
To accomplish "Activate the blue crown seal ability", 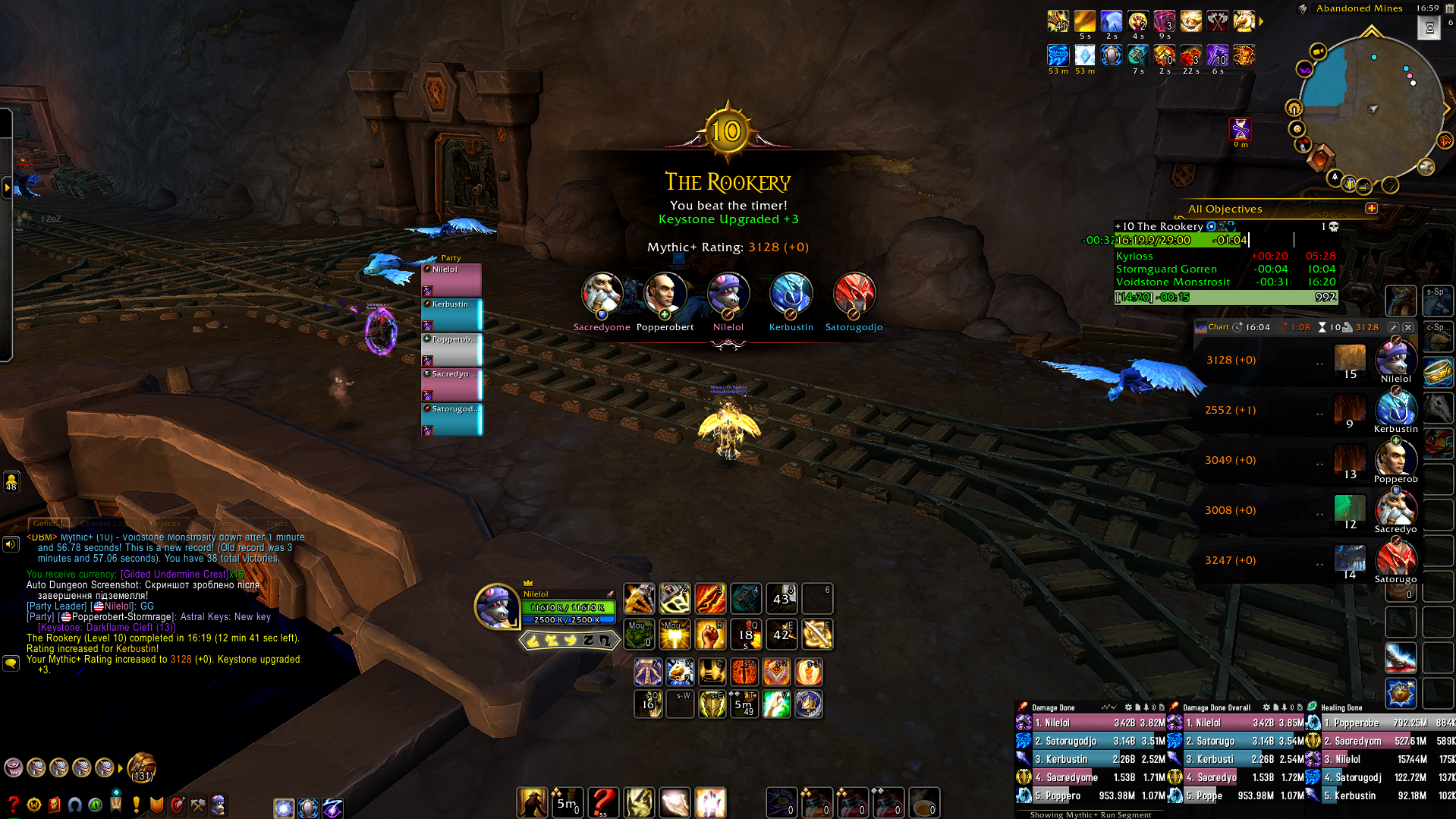I will (809, 704).
